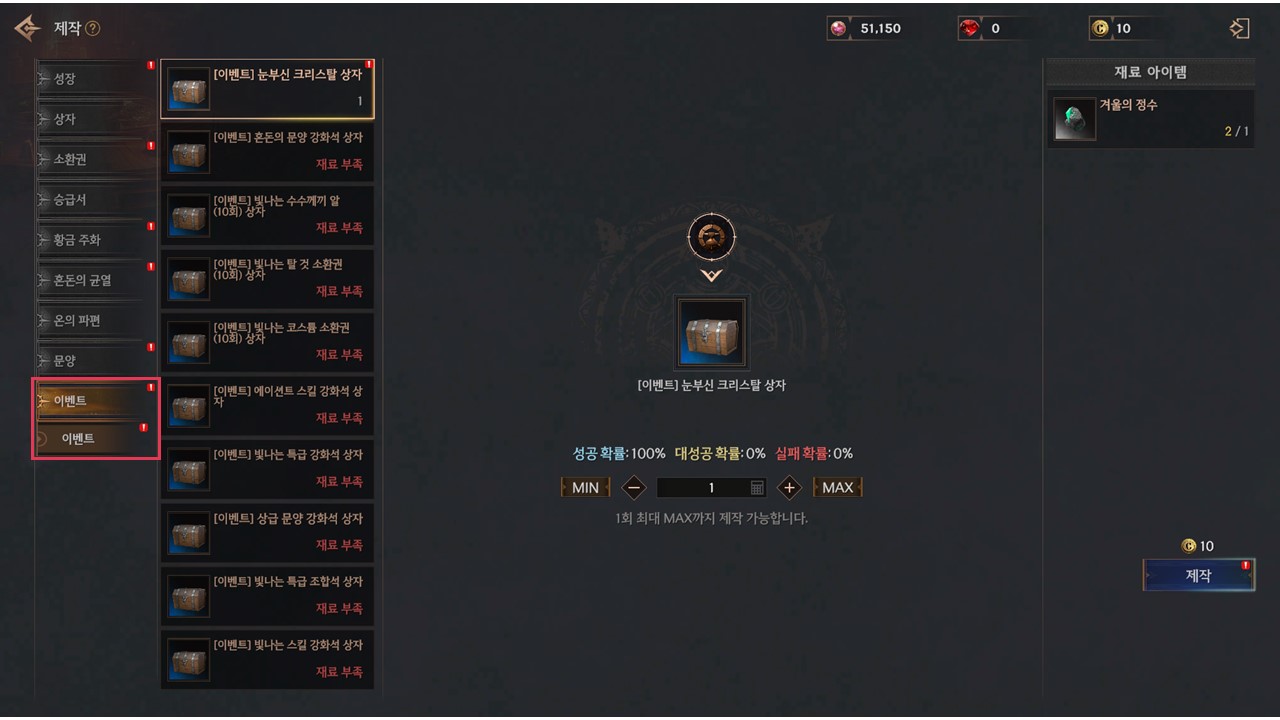Screen dimensions: 1280x720
Task: Click the 제작 craft button
Action: [1198, 576]
